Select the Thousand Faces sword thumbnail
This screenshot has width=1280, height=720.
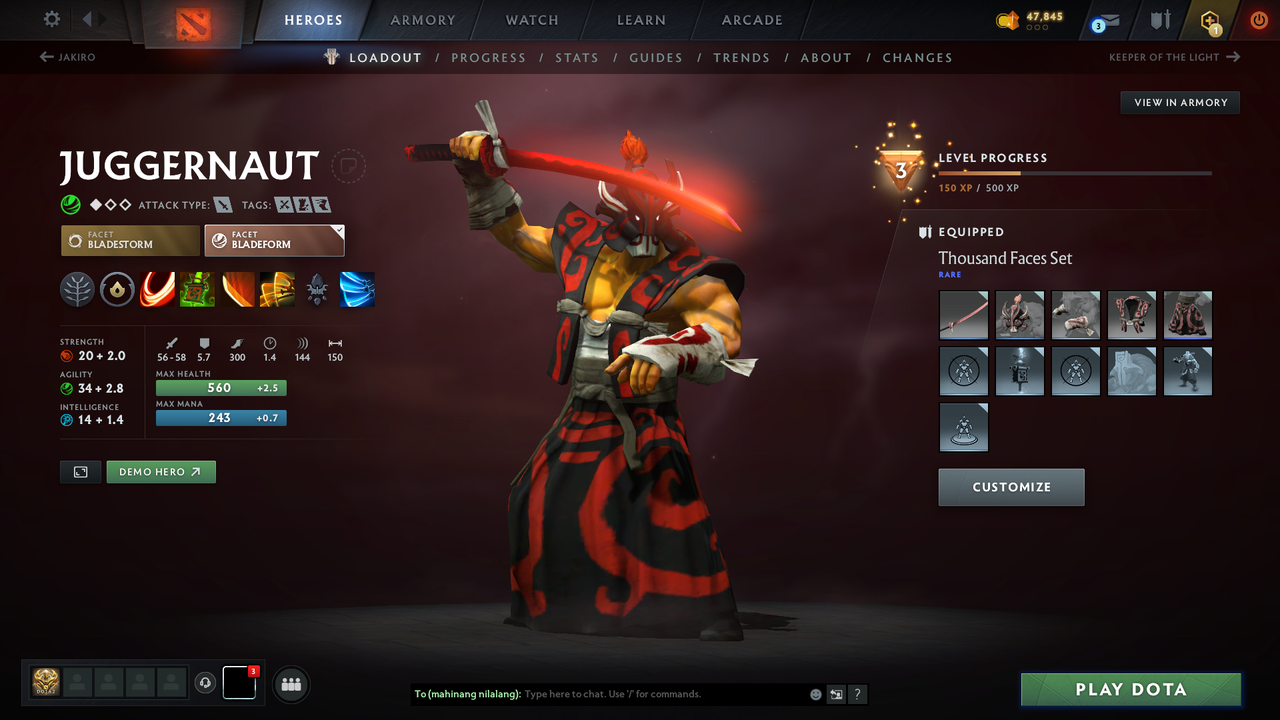pos(963,315)
